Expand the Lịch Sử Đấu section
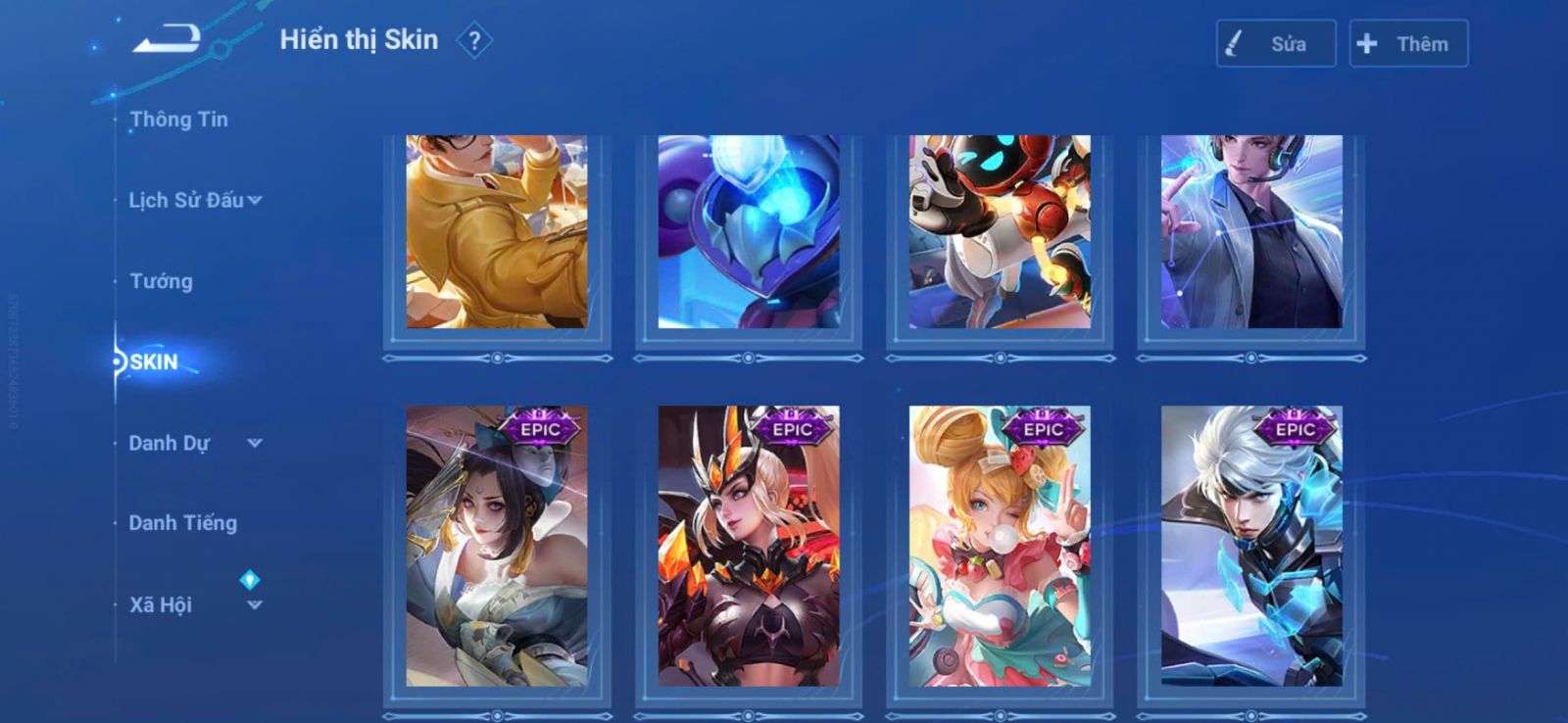1568x723 pixels. (195, 200)
